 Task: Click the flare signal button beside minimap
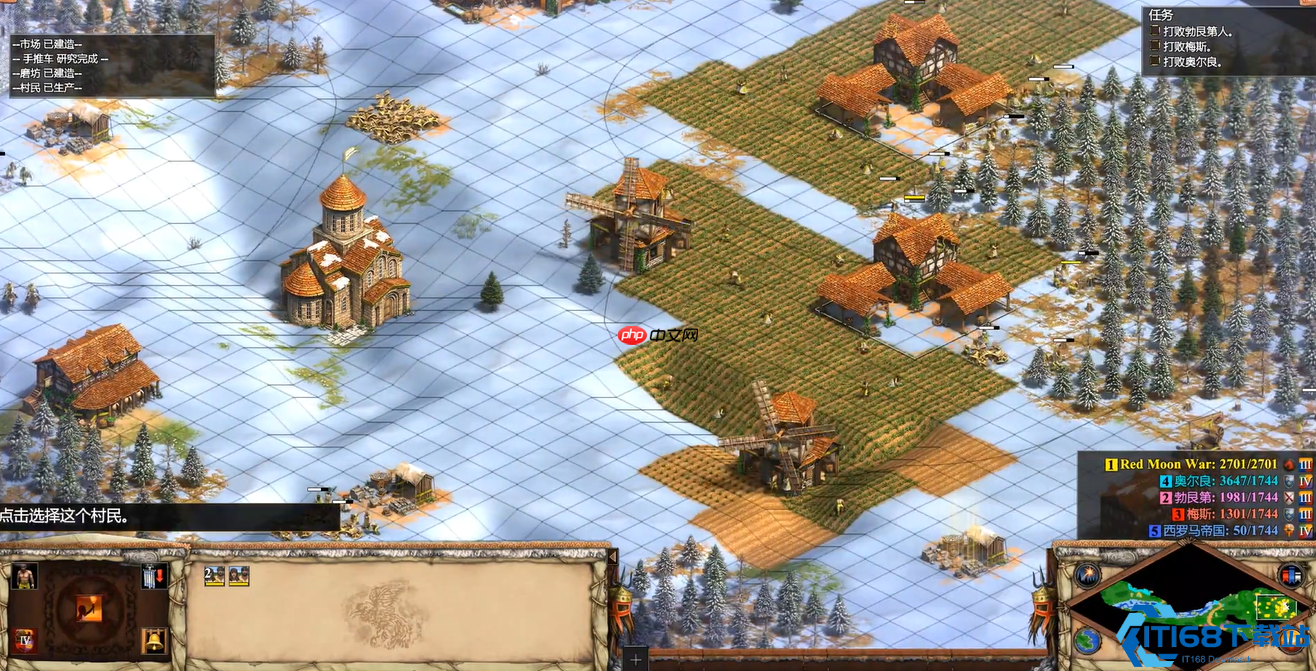point(1086,575)
